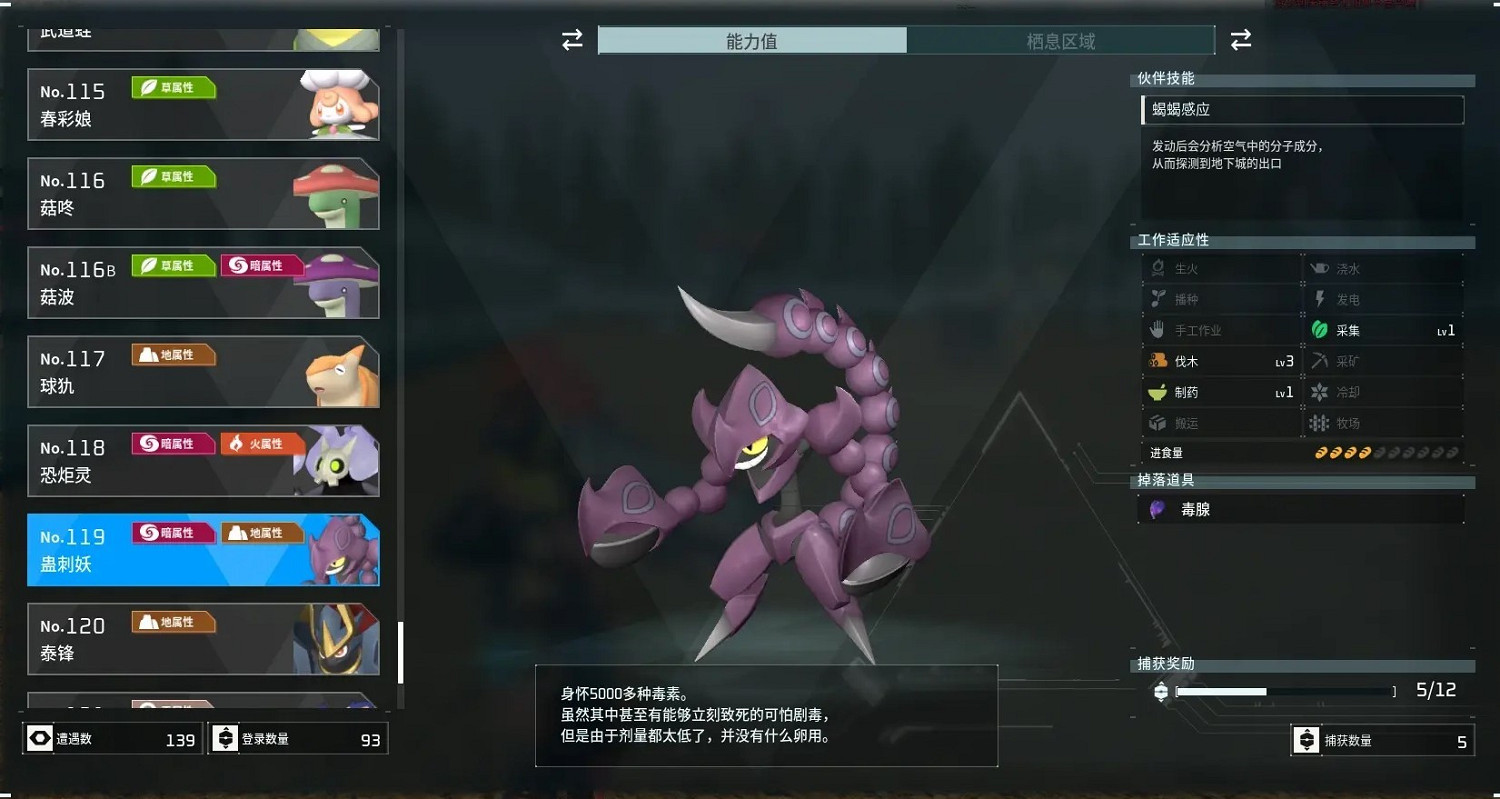
Task: Click the Pal Sphere icon beside capture bonus bar
Action: coord(1160,690)
